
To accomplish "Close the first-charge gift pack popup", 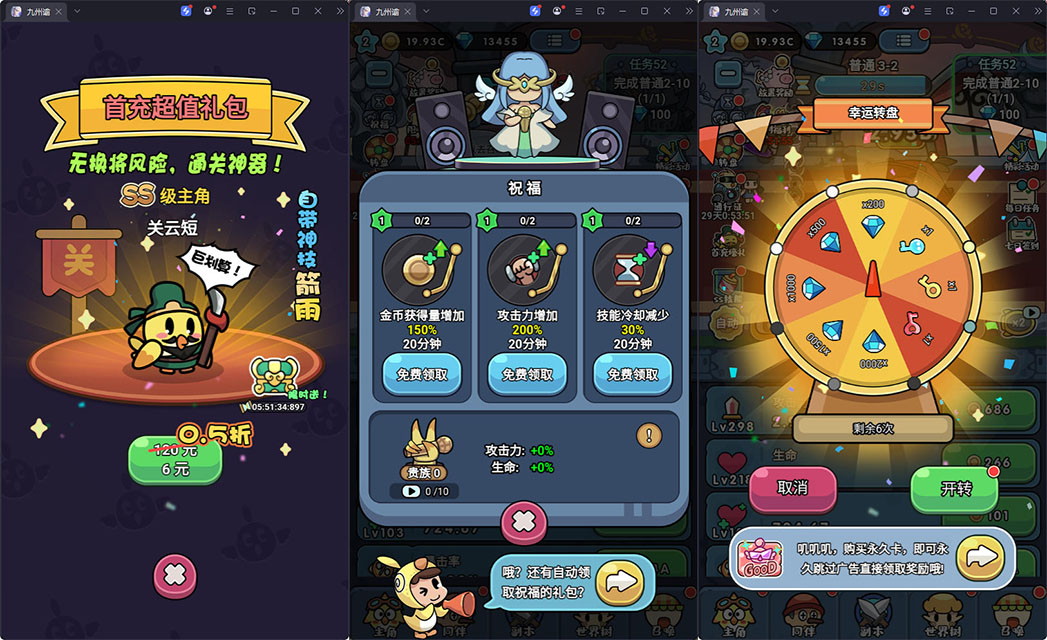I will 175,574.
